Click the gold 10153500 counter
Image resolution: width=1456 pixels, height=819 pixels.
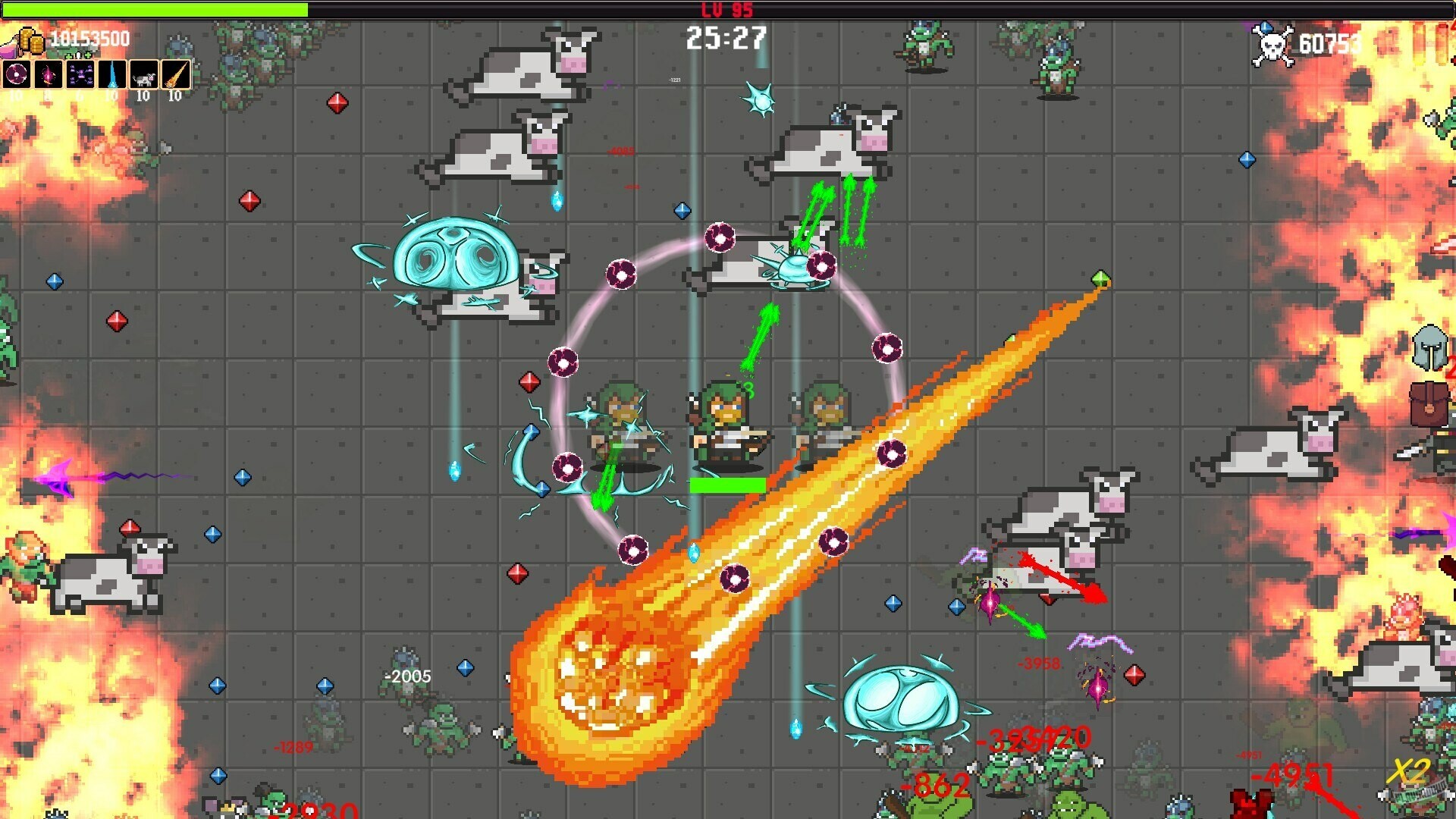(x=89, y=37)
